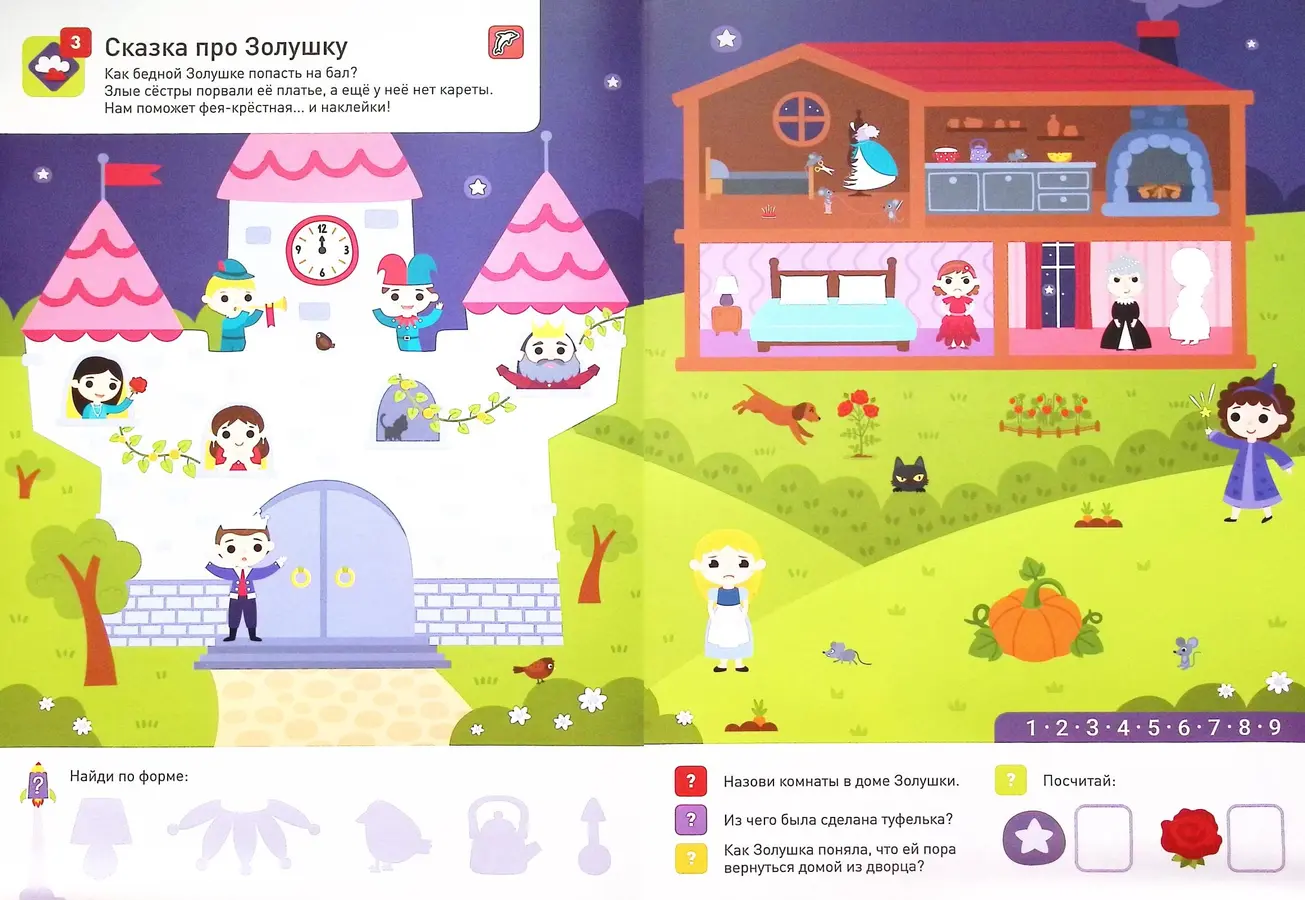Image resolution: width=1305 pixels, height=900 pixels.
Task: Open the purple question mark about the slipper
Action: click(x=691, y=820)
